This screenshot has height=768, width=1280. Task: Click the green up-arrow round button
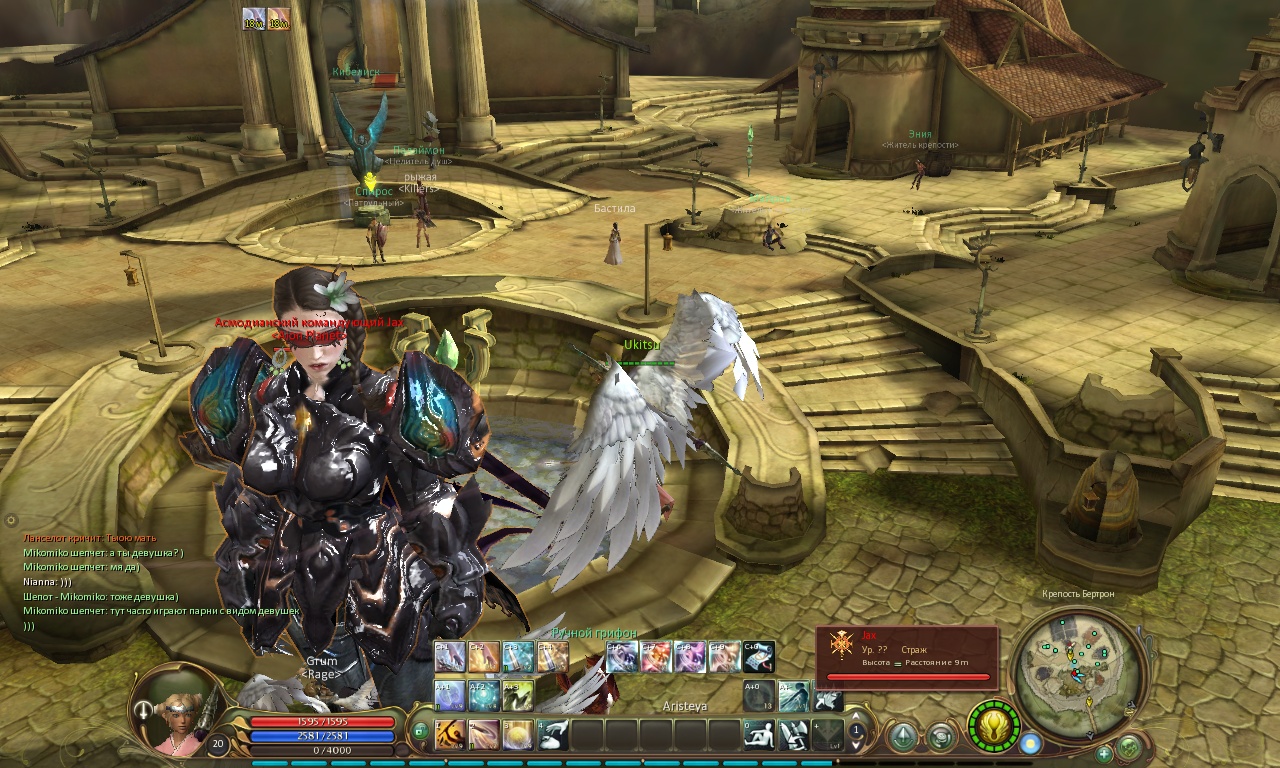tap(903, 738)
